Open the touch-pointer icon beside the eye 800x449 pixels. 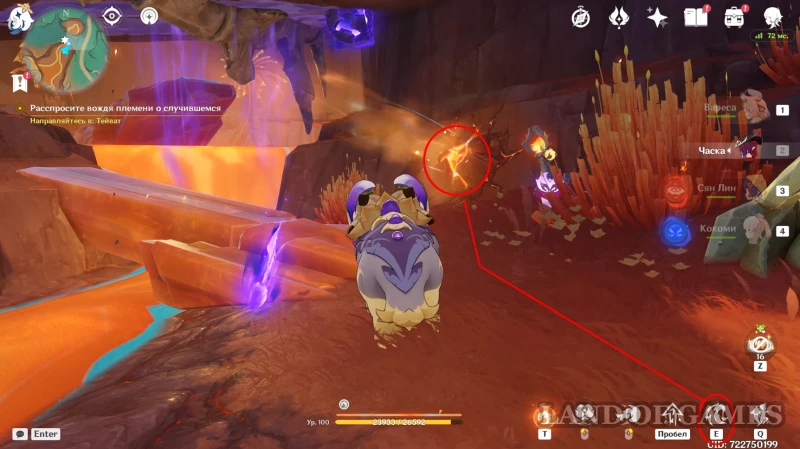149,16
